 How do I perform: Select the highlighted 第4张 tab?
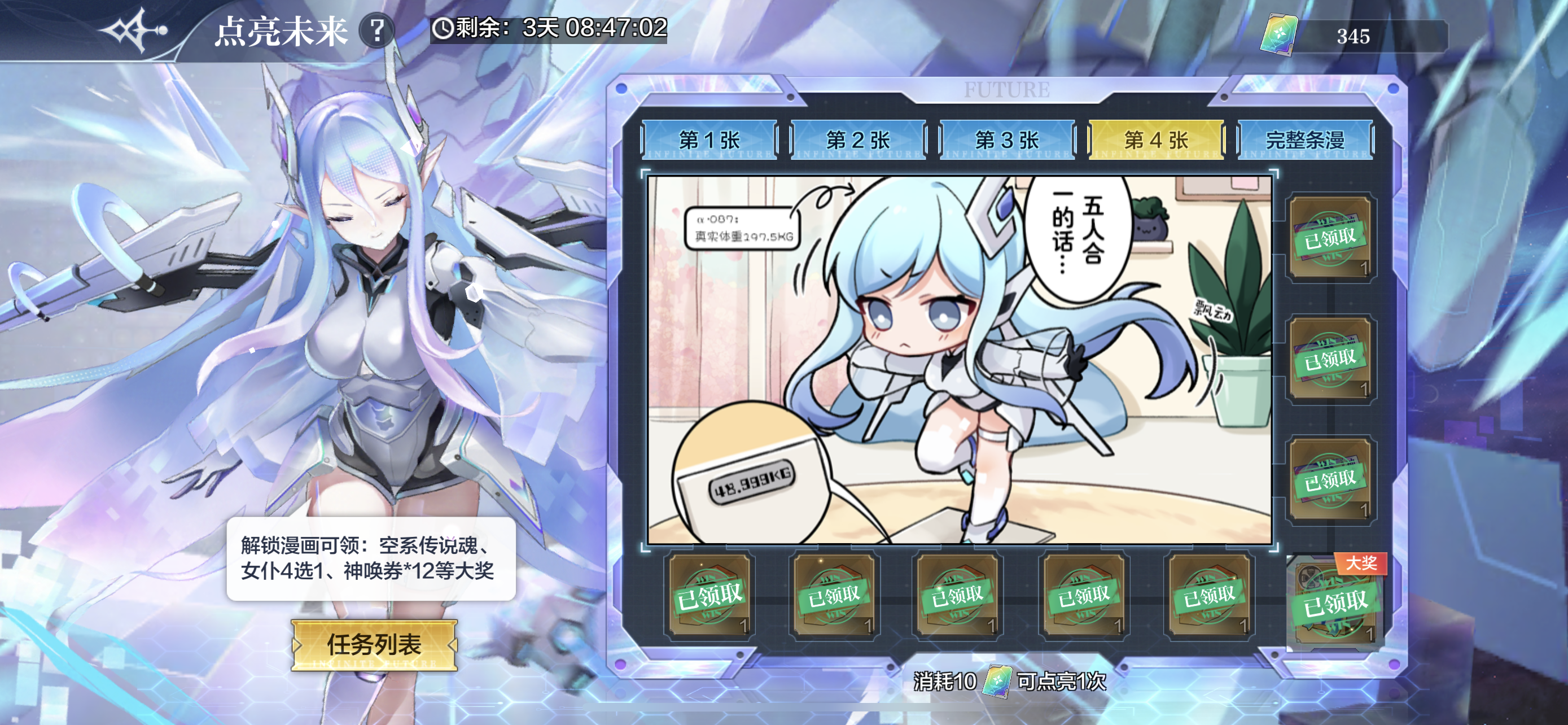pyautogui.click(x=1155, y=141)
